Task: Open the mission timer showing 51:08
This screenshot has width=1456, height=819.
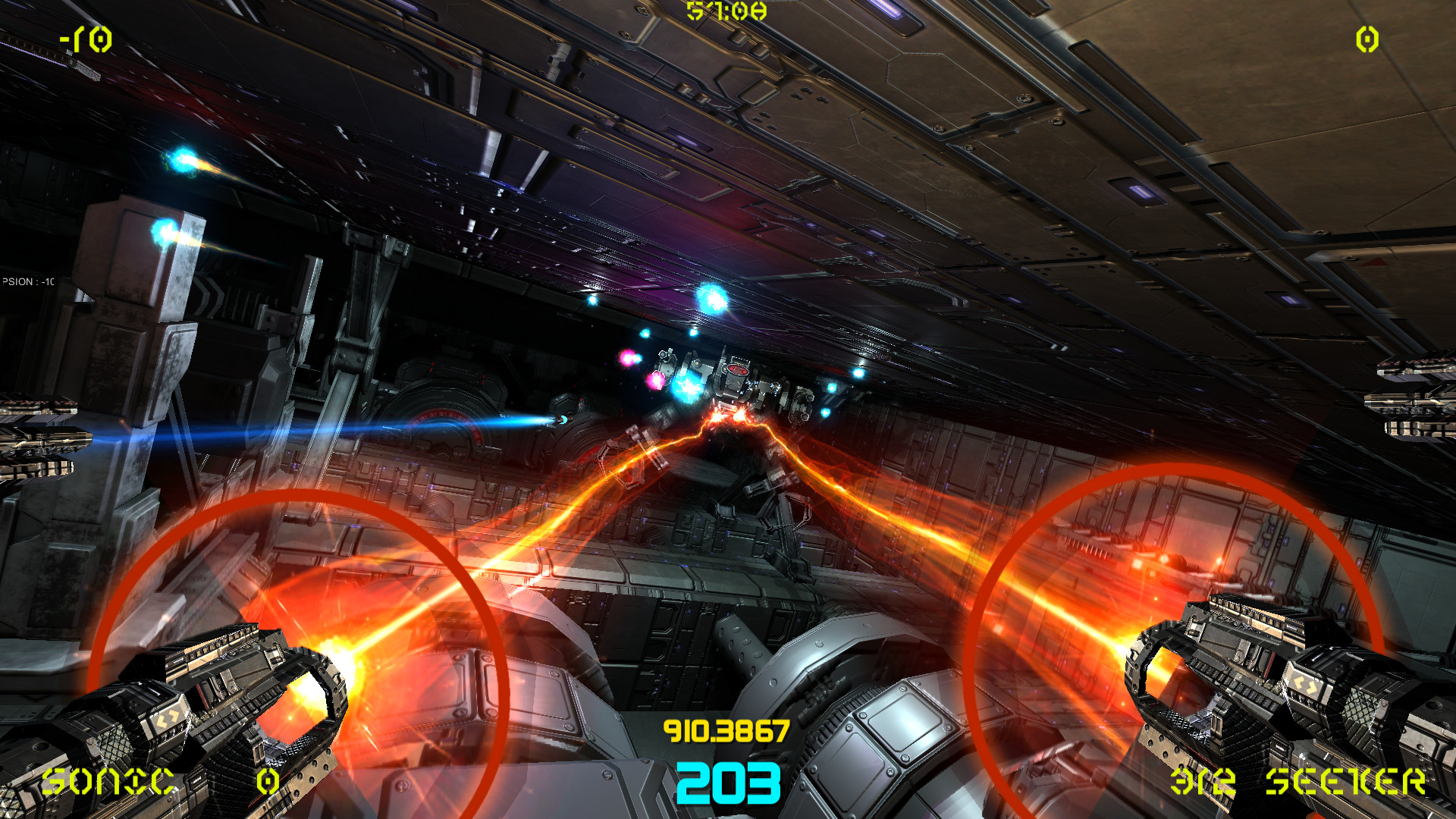Action: 726,11
